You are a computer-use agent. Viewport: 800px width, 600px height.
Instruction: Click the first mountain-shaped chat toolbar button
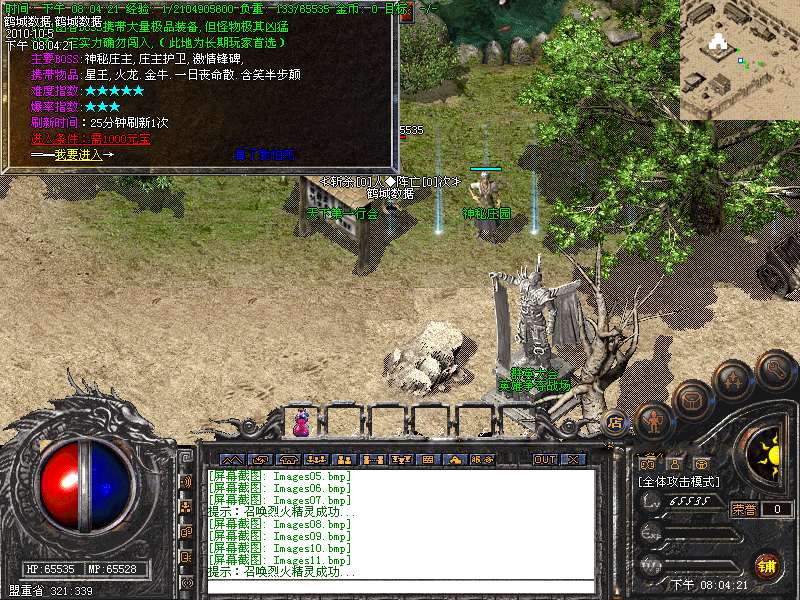tap(231, 459)
